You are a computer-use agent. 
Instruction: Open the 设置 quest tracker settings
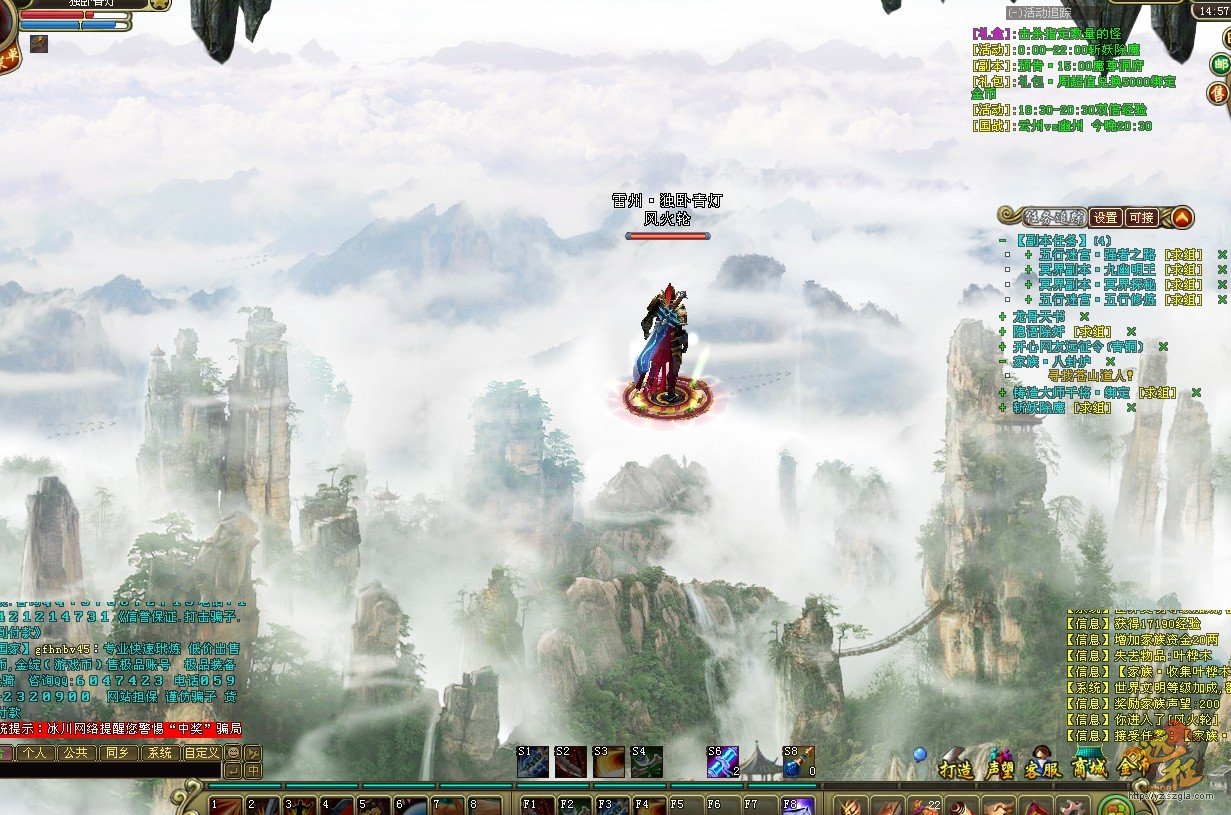coord(1104,217)
